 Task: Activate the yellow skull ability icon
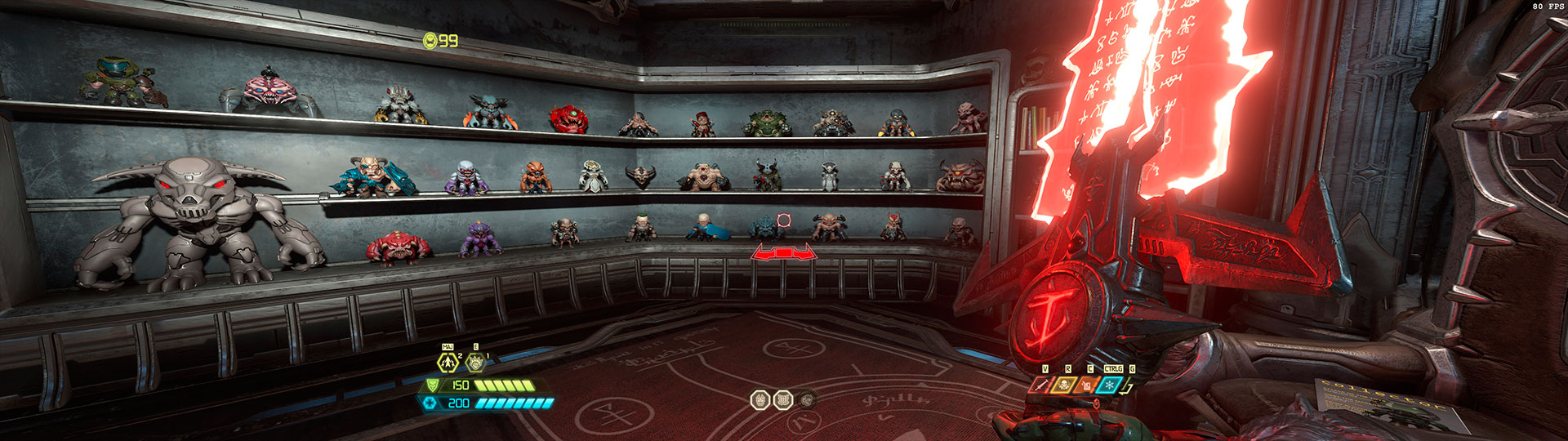point(1063,385)
